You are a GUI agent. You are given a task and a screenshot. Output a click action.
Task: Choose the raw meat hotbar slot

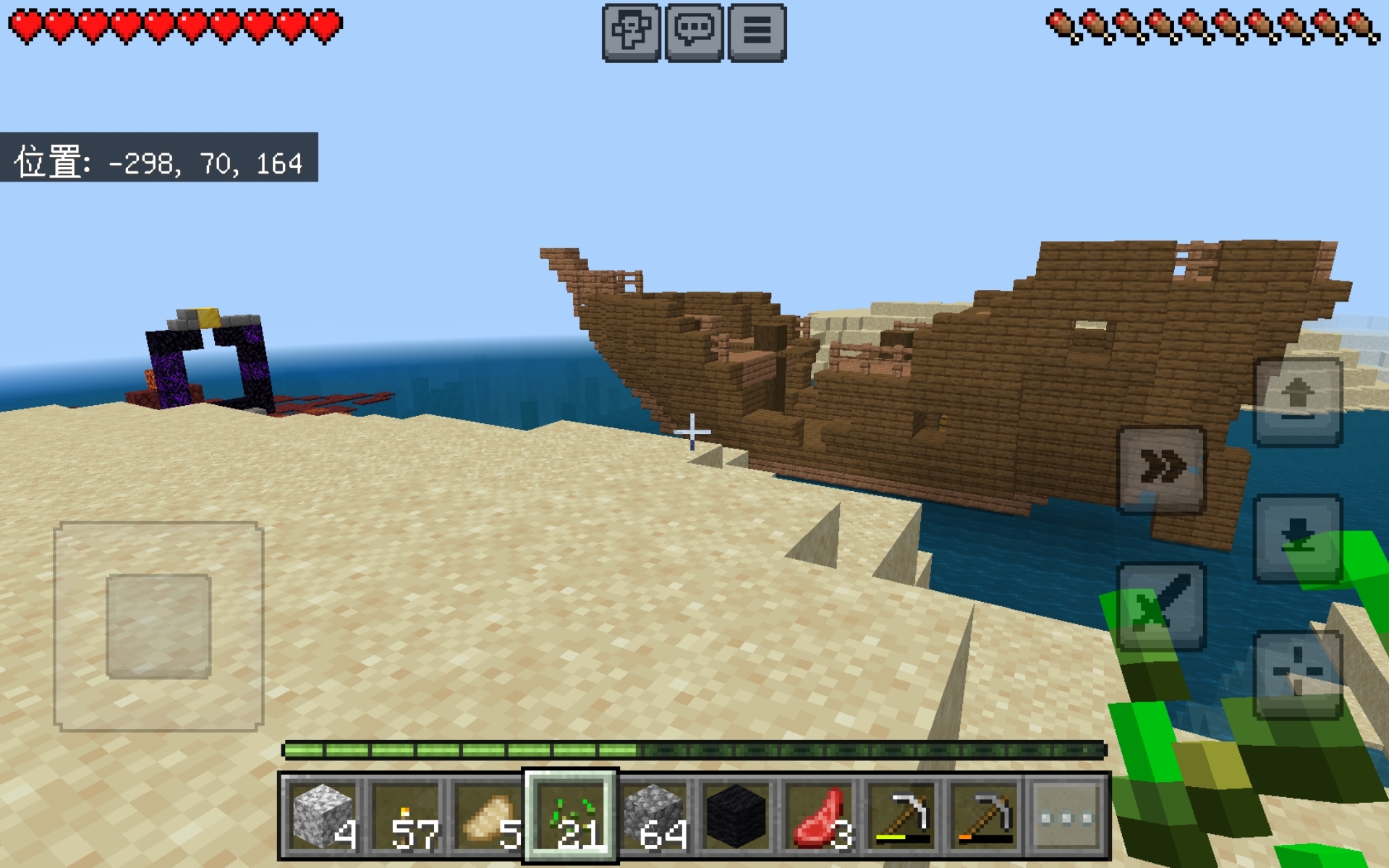click(x=819, y=817)
